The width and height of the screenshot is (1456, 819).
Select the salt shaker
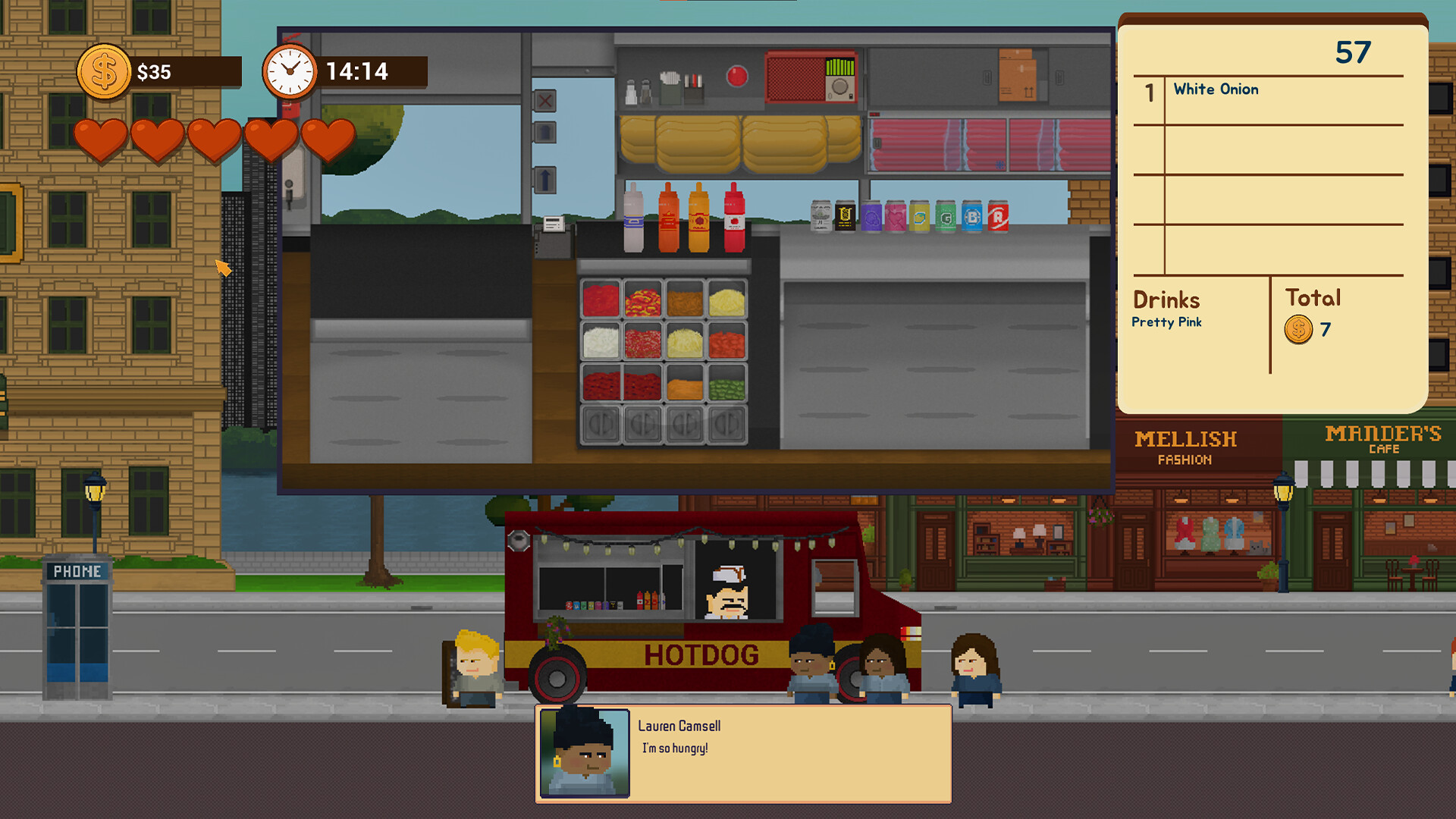coord(632,91)
